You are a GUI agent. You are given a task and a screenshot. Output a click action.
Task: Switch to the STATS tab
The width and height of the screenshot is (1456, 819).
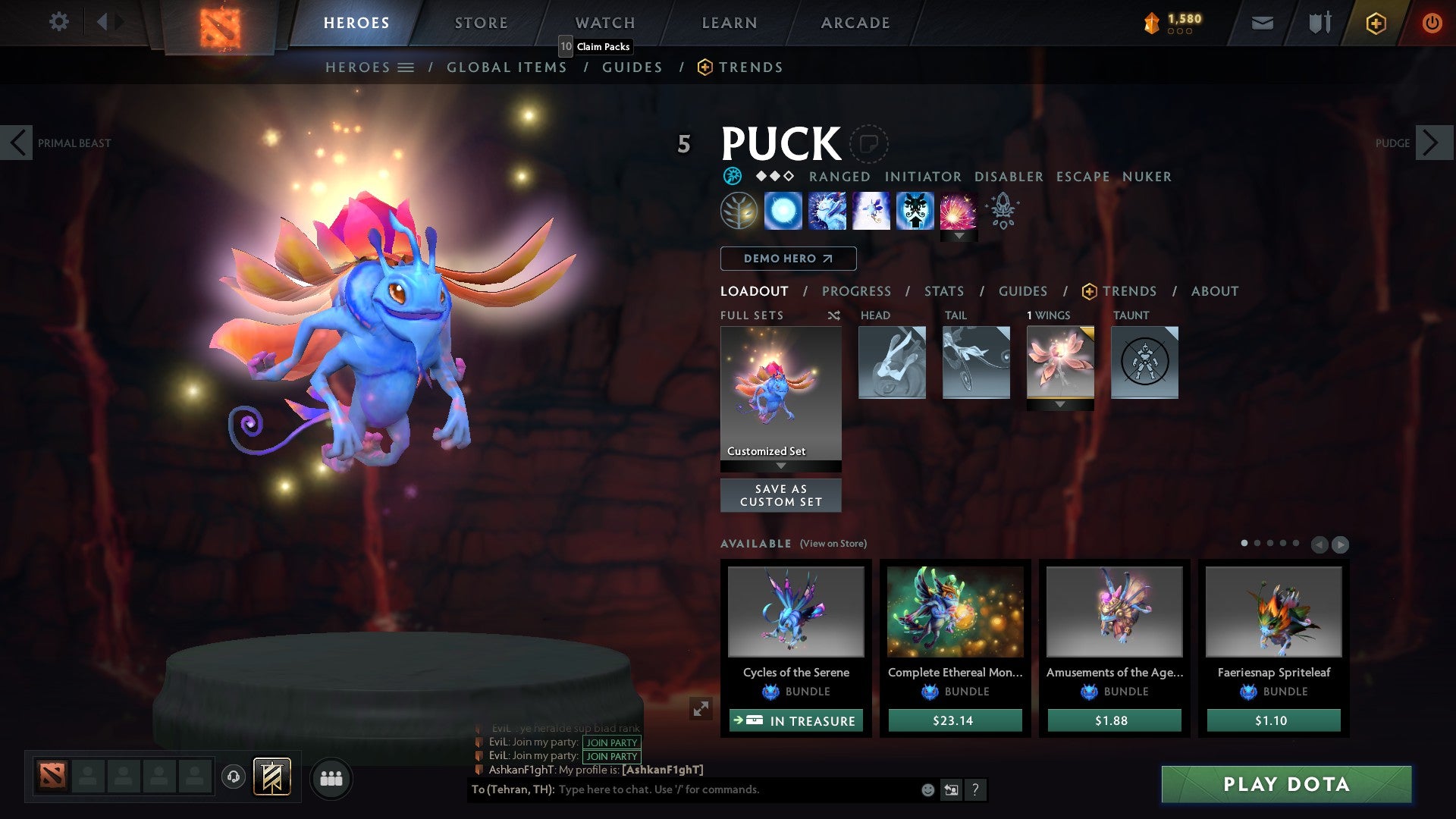[943, 290]
